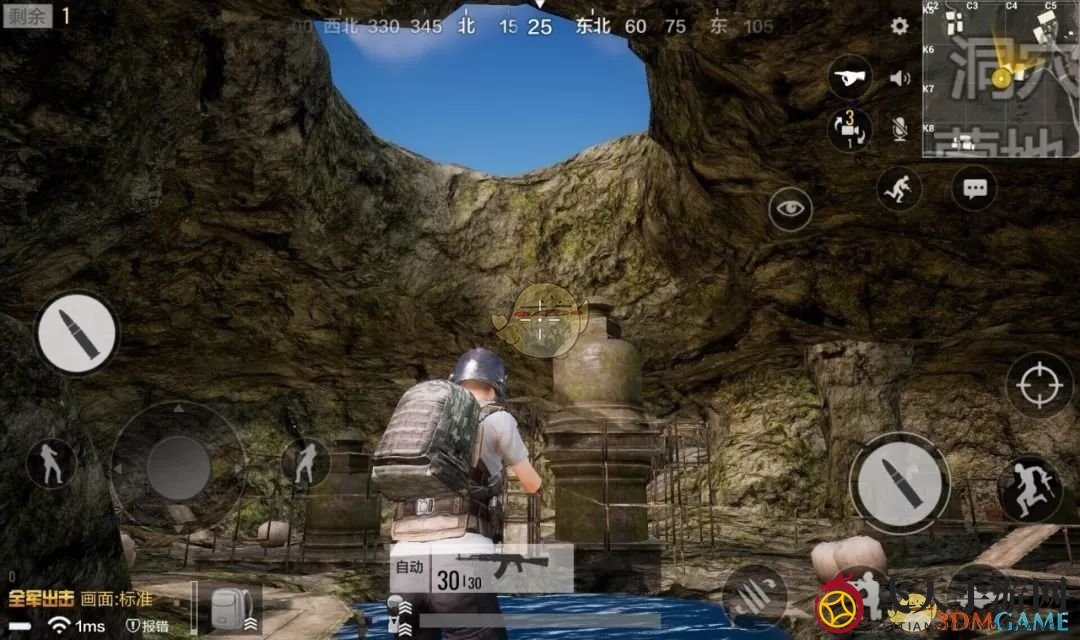Tap the crosshair aim-down-sights button
Image resolution: width=1080 pixels, height=640 pixels.
click(x=1040, y=385)
